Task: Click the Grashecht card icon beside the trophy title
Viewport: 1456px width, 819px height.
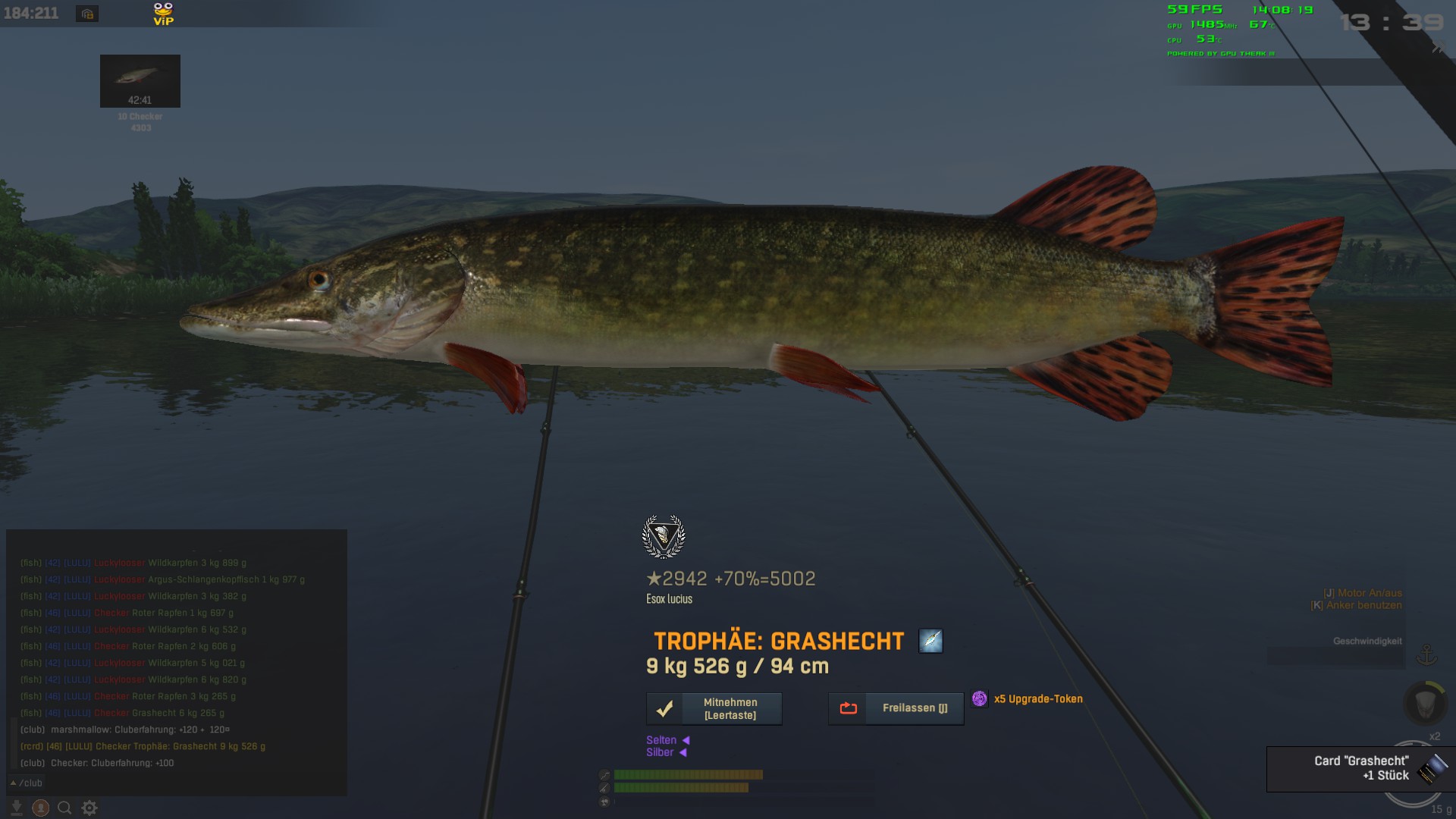Action: click(930, 641)
